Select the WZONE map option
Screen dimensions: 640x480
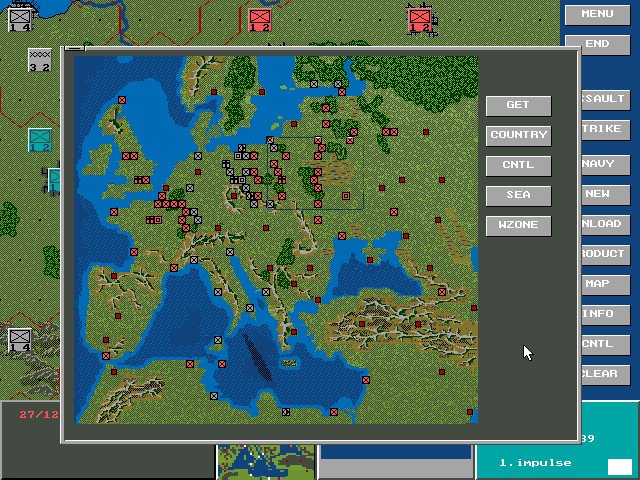tap(518, 225)
